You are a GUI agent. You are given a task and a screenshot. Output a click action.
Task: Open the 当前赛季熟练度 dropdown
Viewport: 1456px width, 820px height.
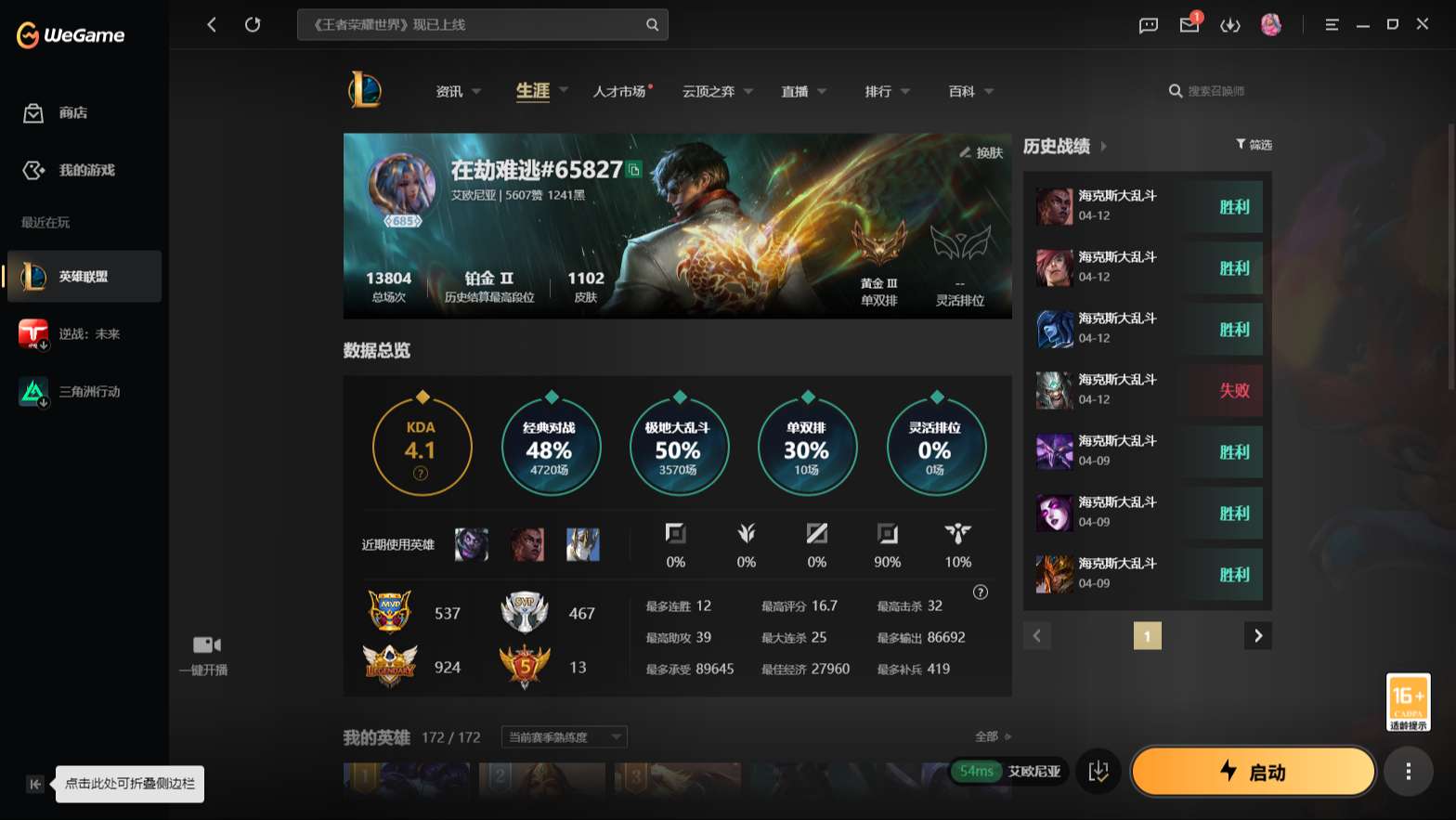pyautogui.click(x=562, y=736)
